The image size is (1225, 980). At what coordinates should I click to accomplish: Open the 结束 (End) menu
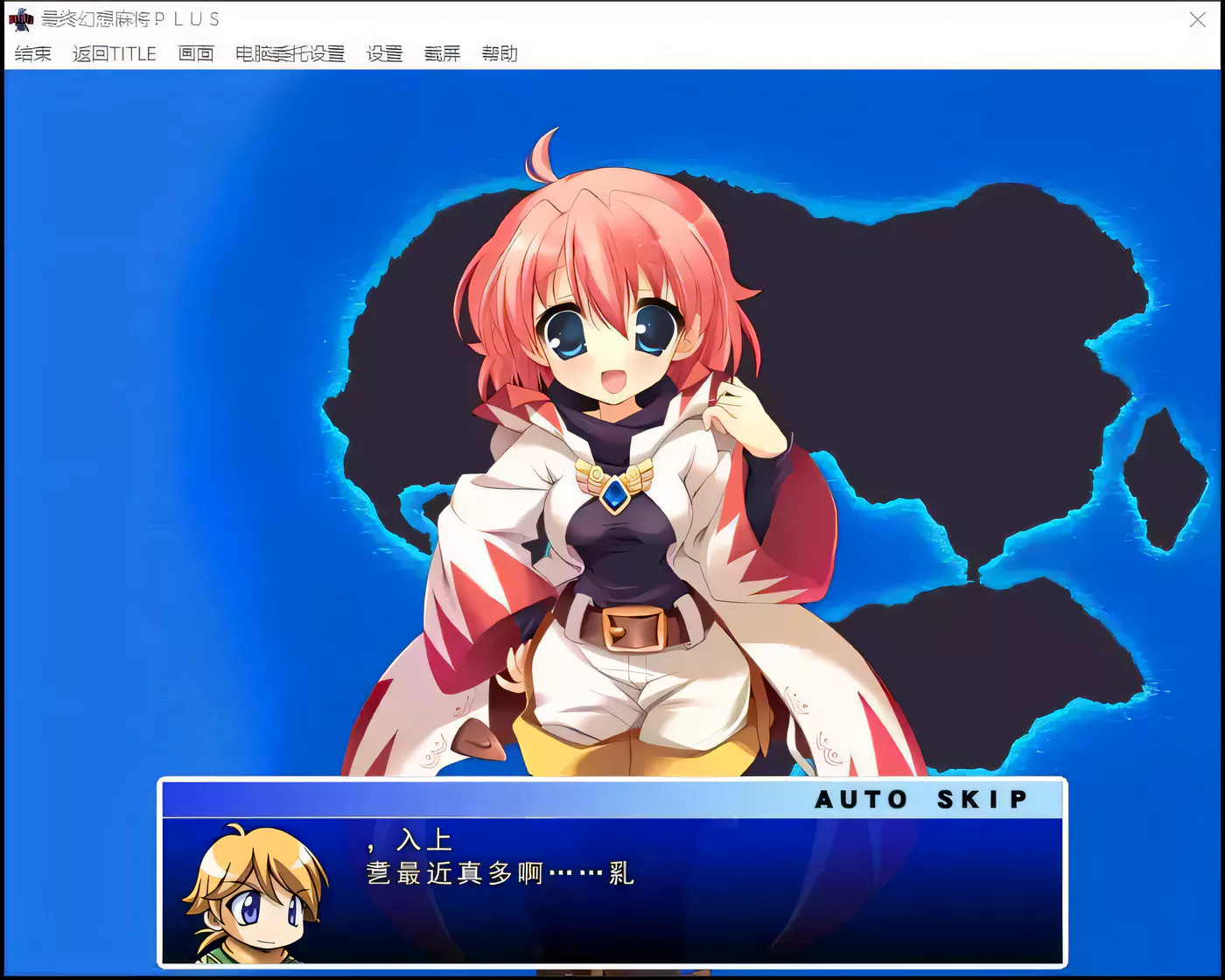click(x=31, y=53)
